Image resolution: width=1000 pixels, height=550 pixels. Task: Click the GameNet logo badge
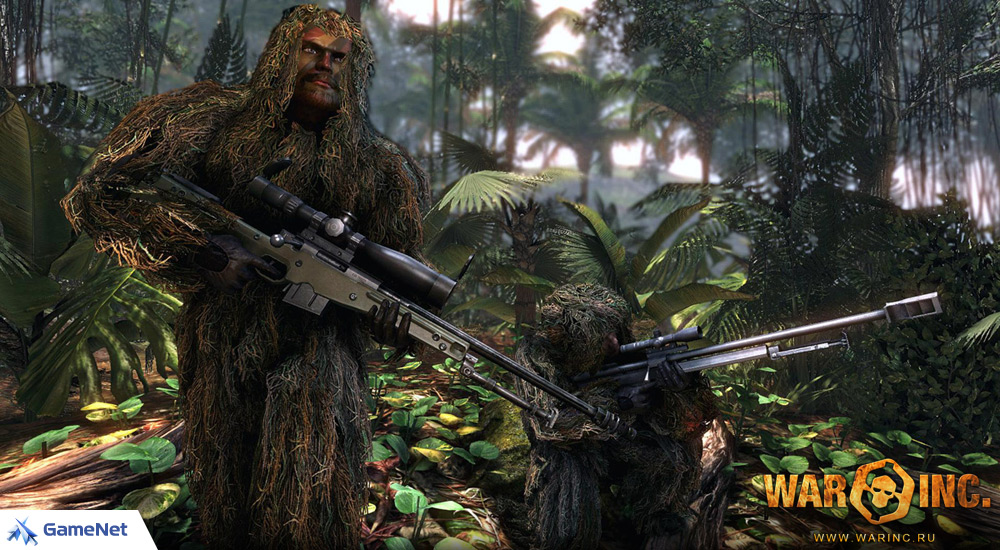click(x=70, y=530)
